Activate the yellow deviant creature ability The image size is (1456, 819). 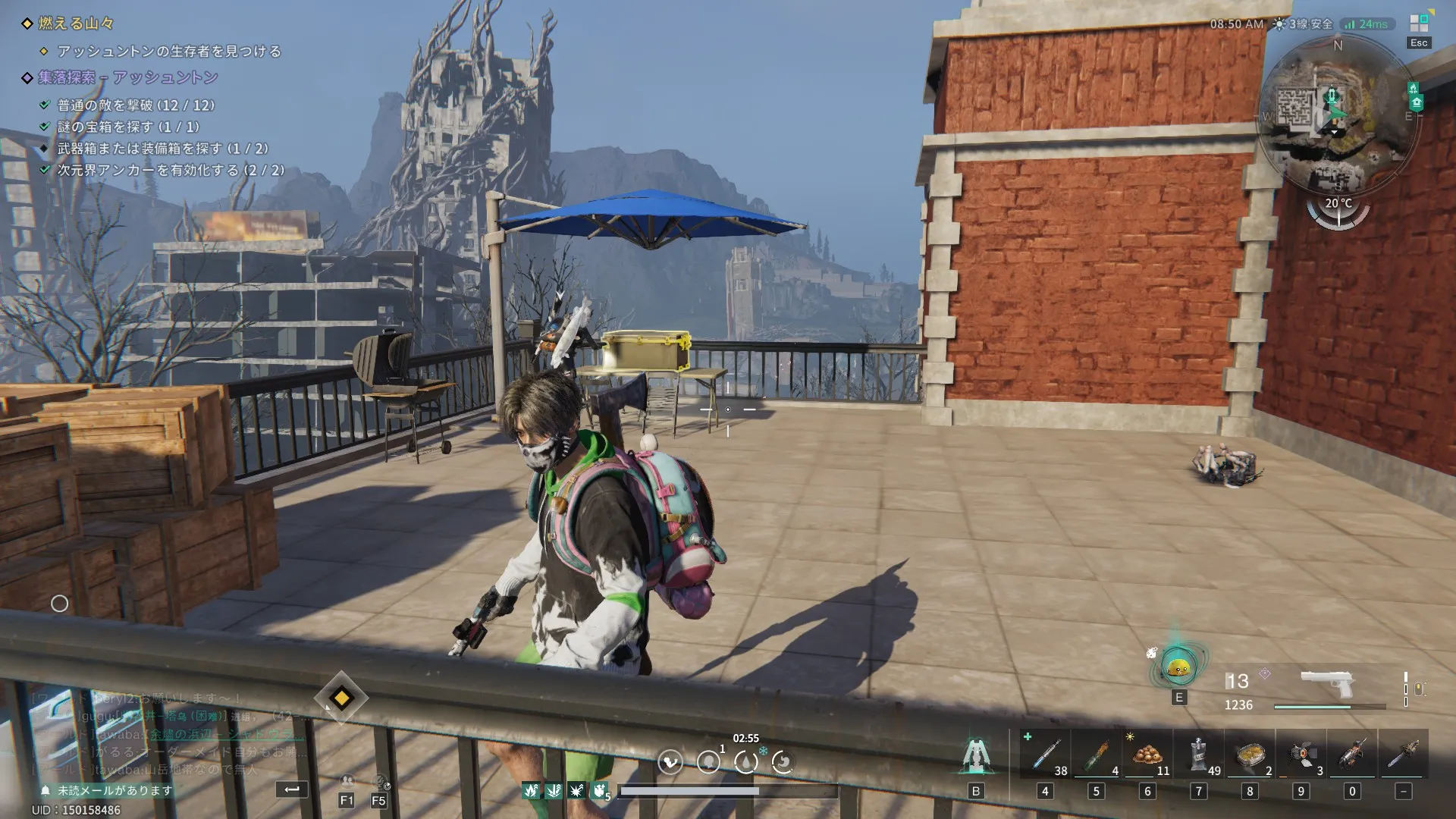(x=1178, y=668)
